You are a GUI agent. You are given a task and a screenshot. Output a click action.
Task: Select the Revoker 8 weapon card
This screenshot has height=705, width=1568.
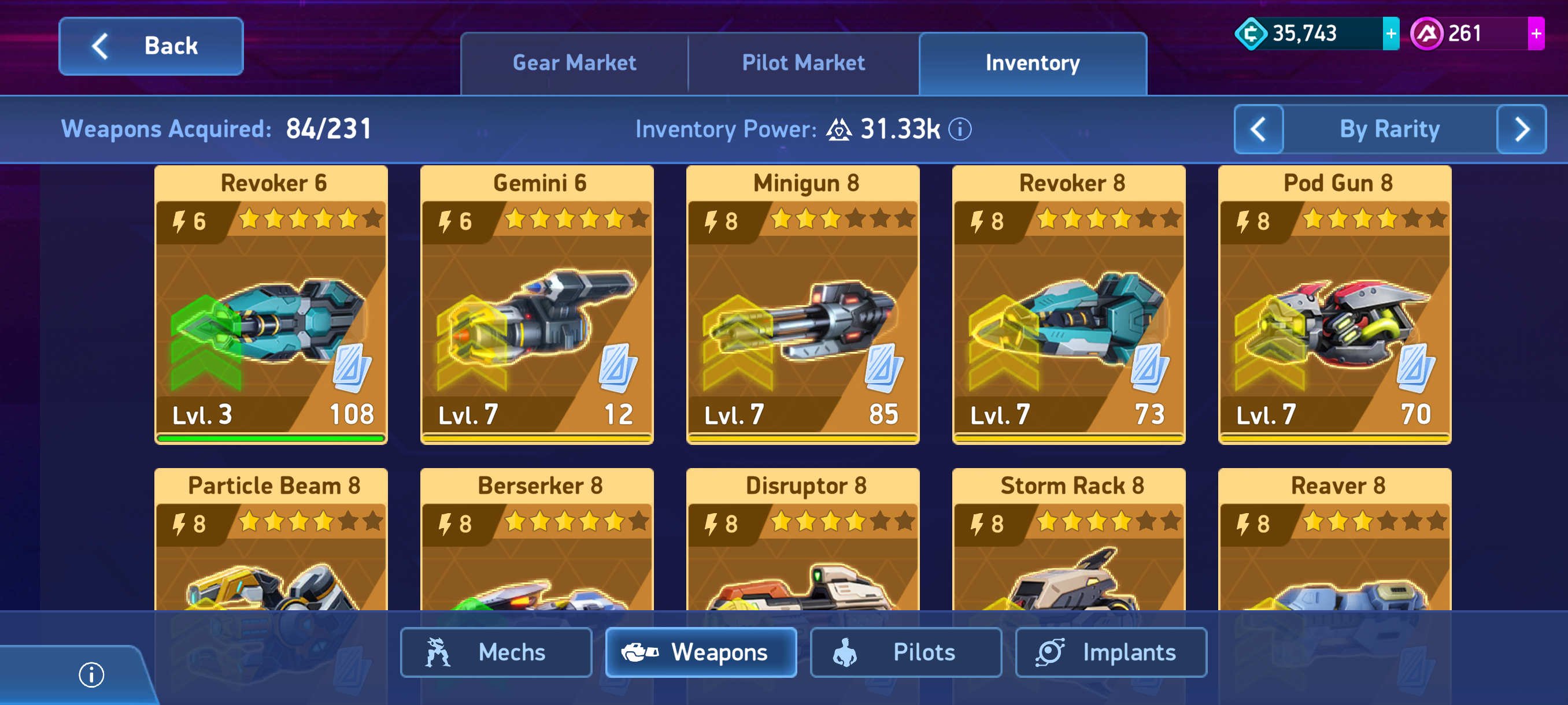[1068, 304]
